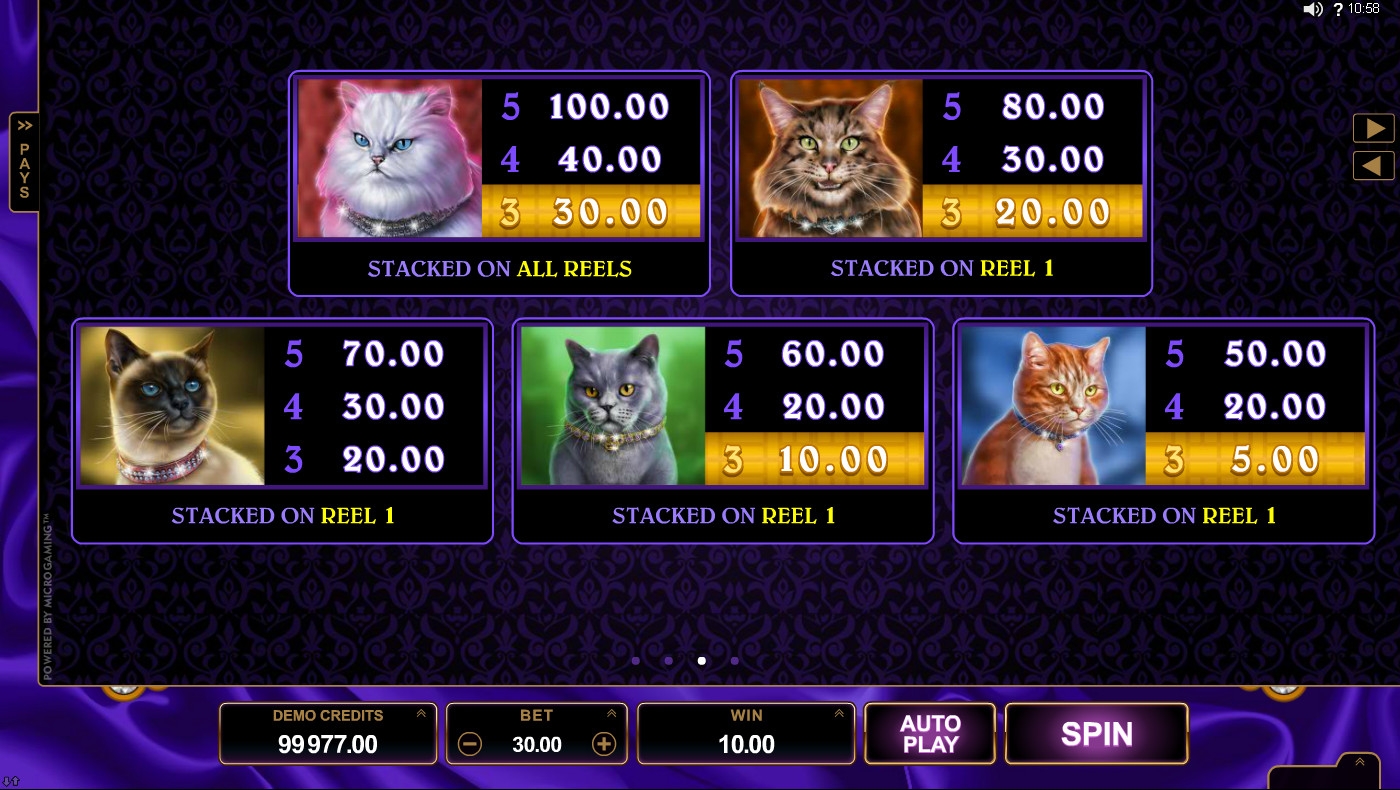
Task: Toggle the sound speaker icon
Action: pos(1313,9)
